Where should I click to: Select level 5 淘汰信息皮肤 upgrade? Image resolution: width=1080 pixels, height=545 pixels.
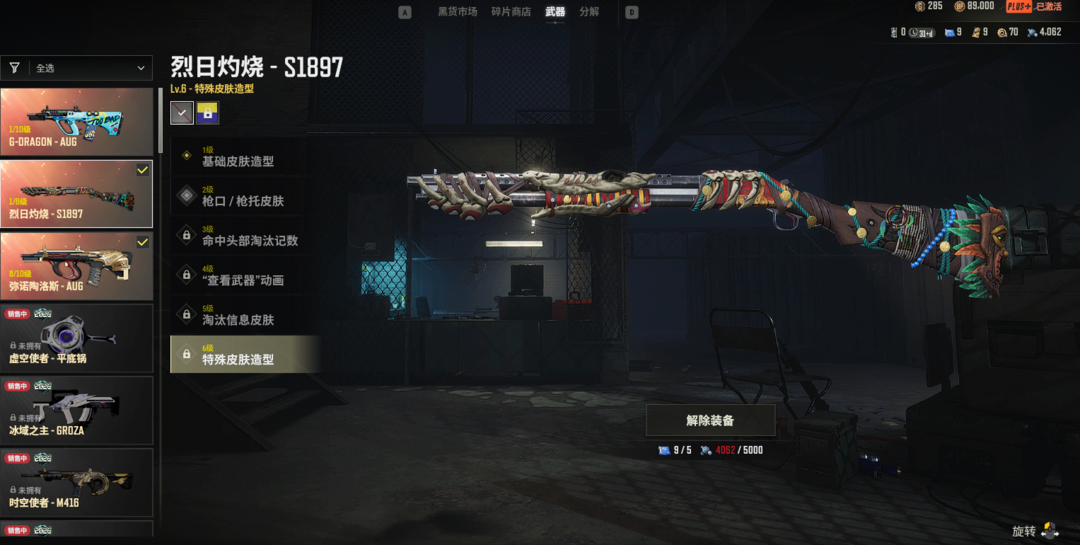point(244,315)
